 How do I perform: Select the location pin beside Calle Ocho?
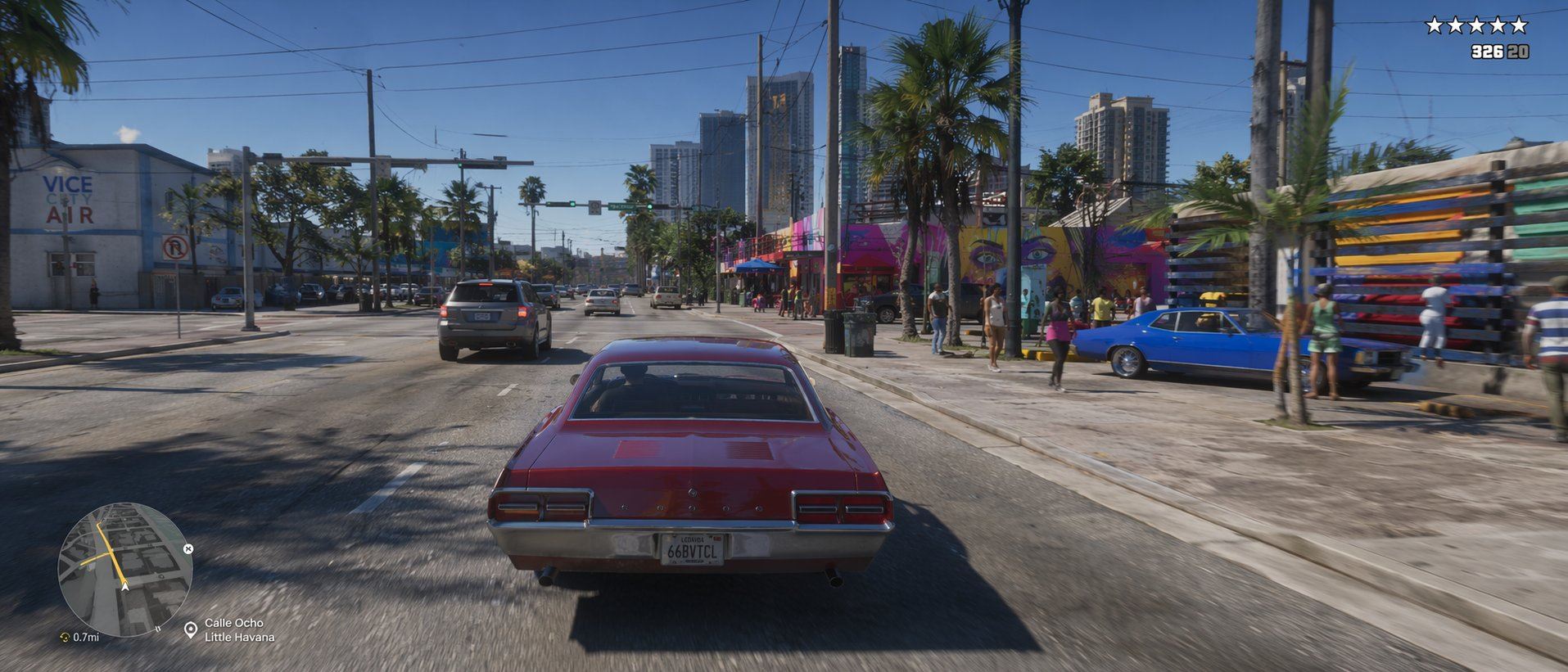[x=191, y=629]
